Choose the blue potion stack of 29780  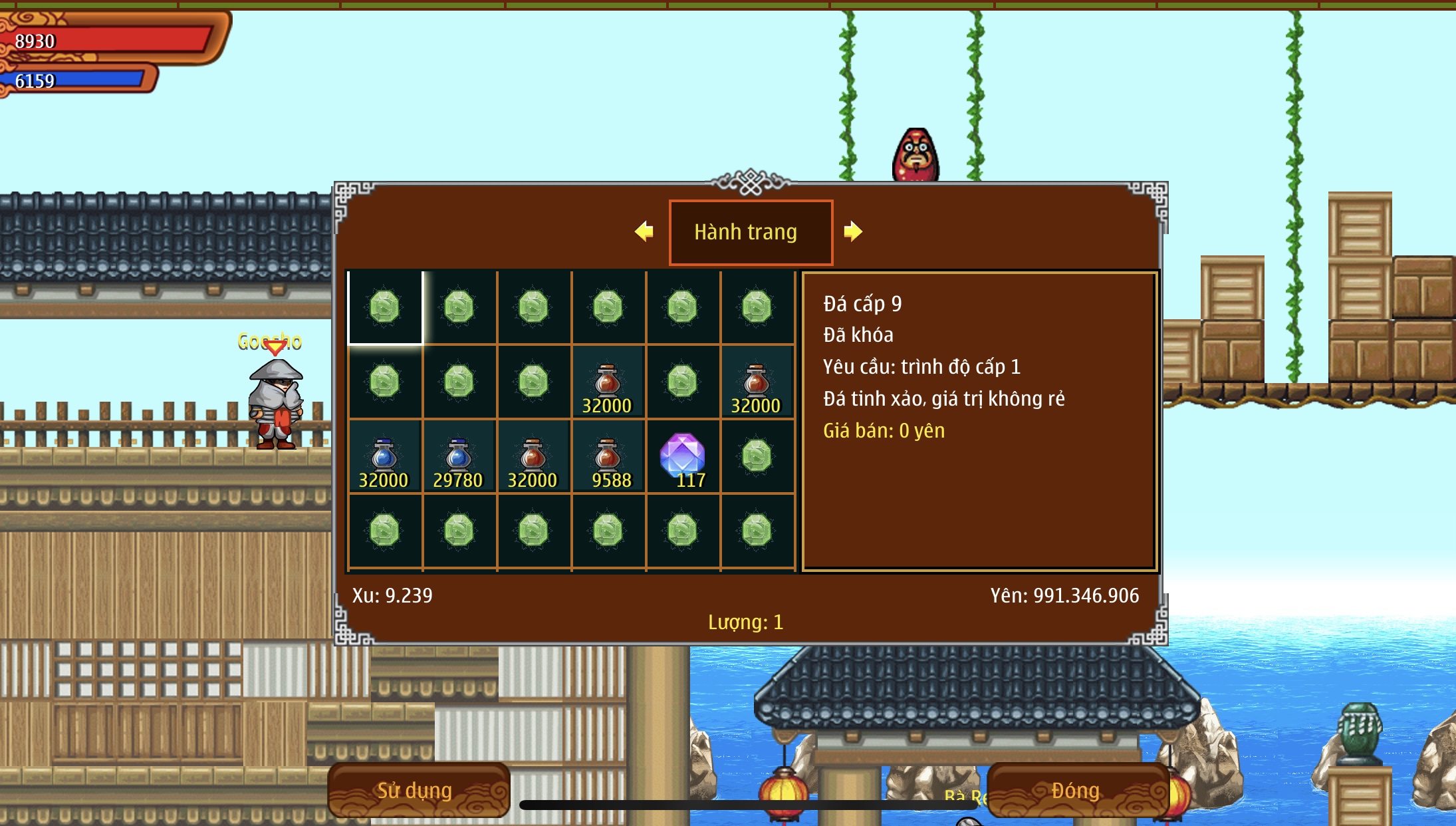(459, 457)
